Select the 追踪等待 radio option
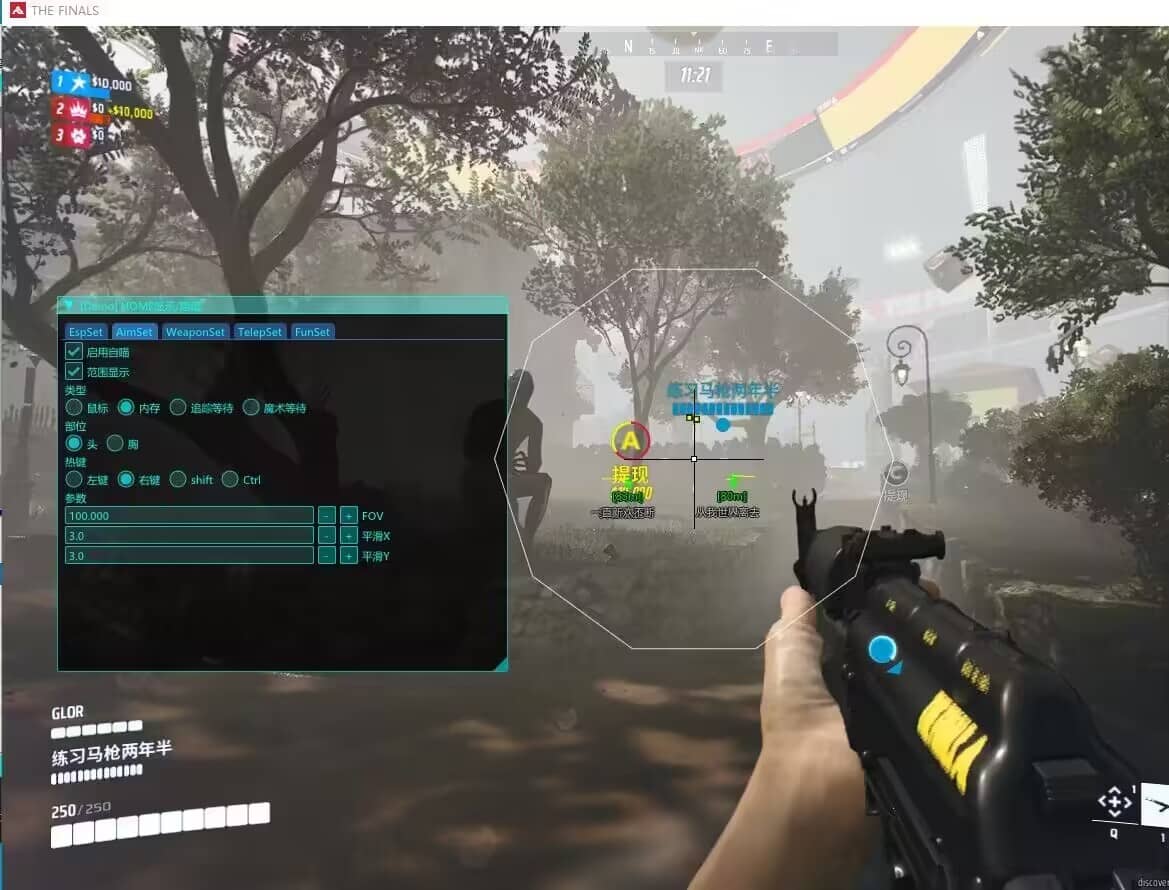The height and width of the screenshot is (890, 1169). [178, 408]
